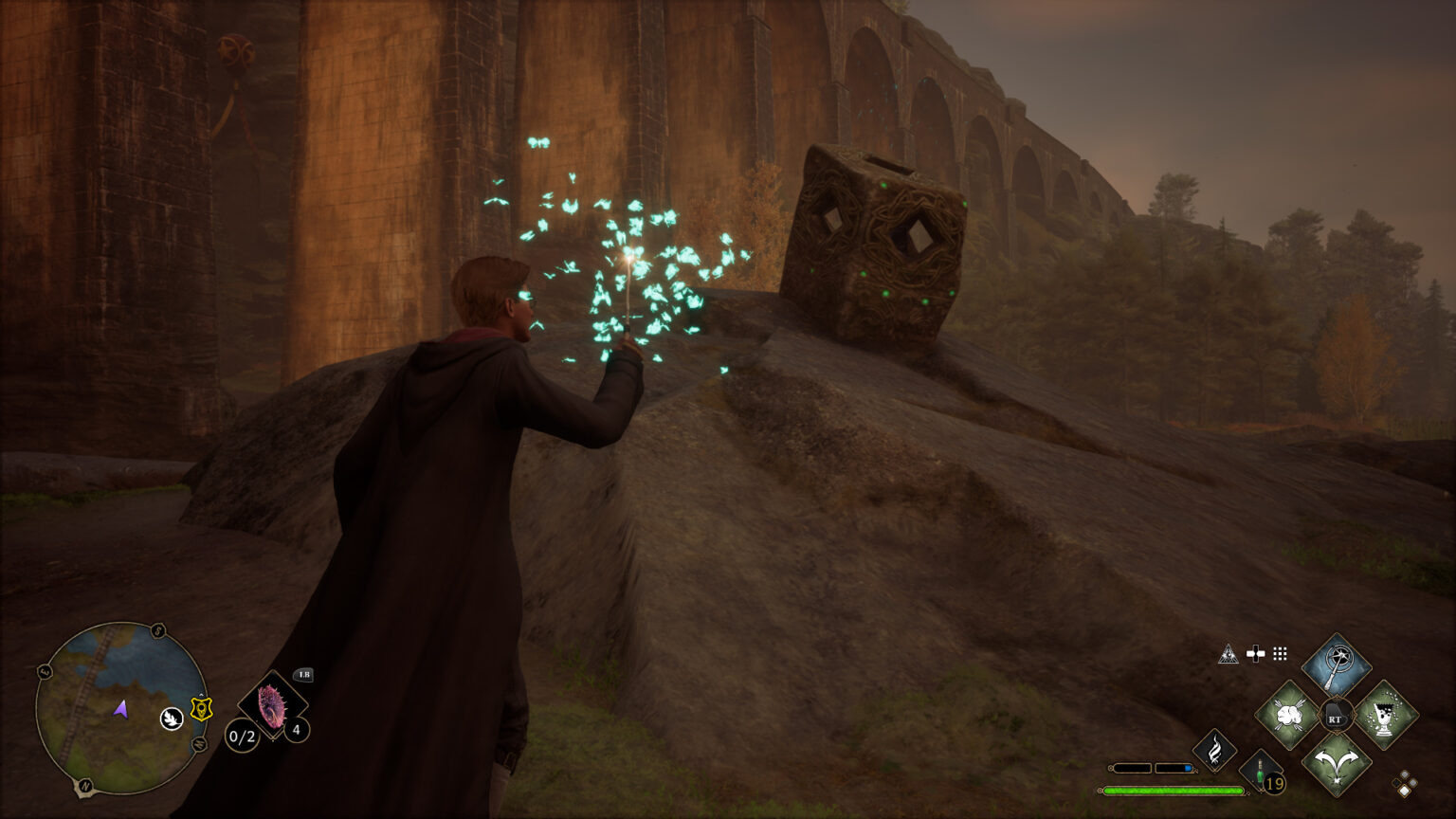Cast the blue Lumos wand spell
Image resolution: width=1456 pixels, height=819 pixels.
click(1337, 666)
